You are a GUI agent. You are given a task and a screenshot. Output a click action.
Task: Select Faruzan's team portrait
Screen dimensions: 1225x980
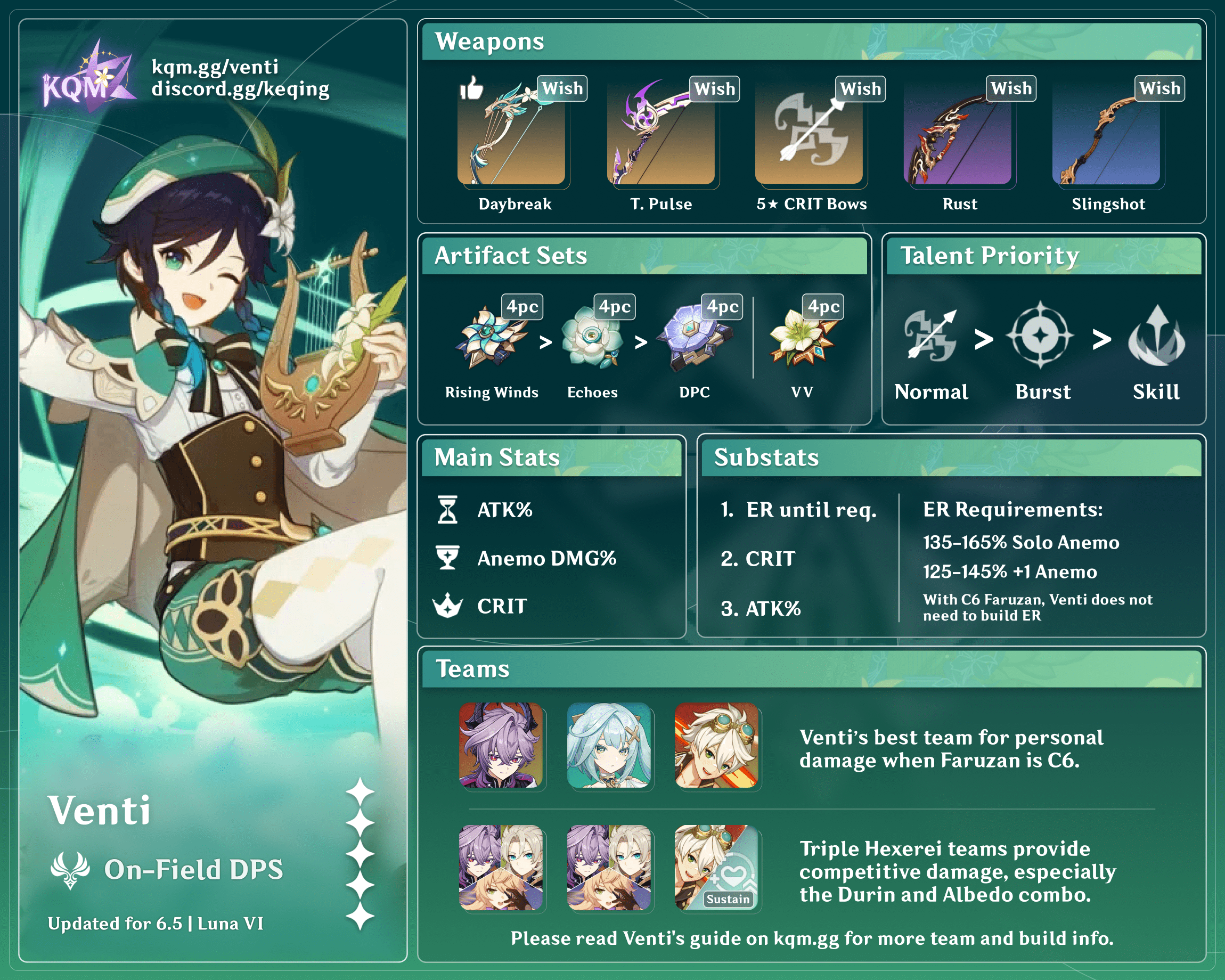pyautogui.click(x=609, y=745)
